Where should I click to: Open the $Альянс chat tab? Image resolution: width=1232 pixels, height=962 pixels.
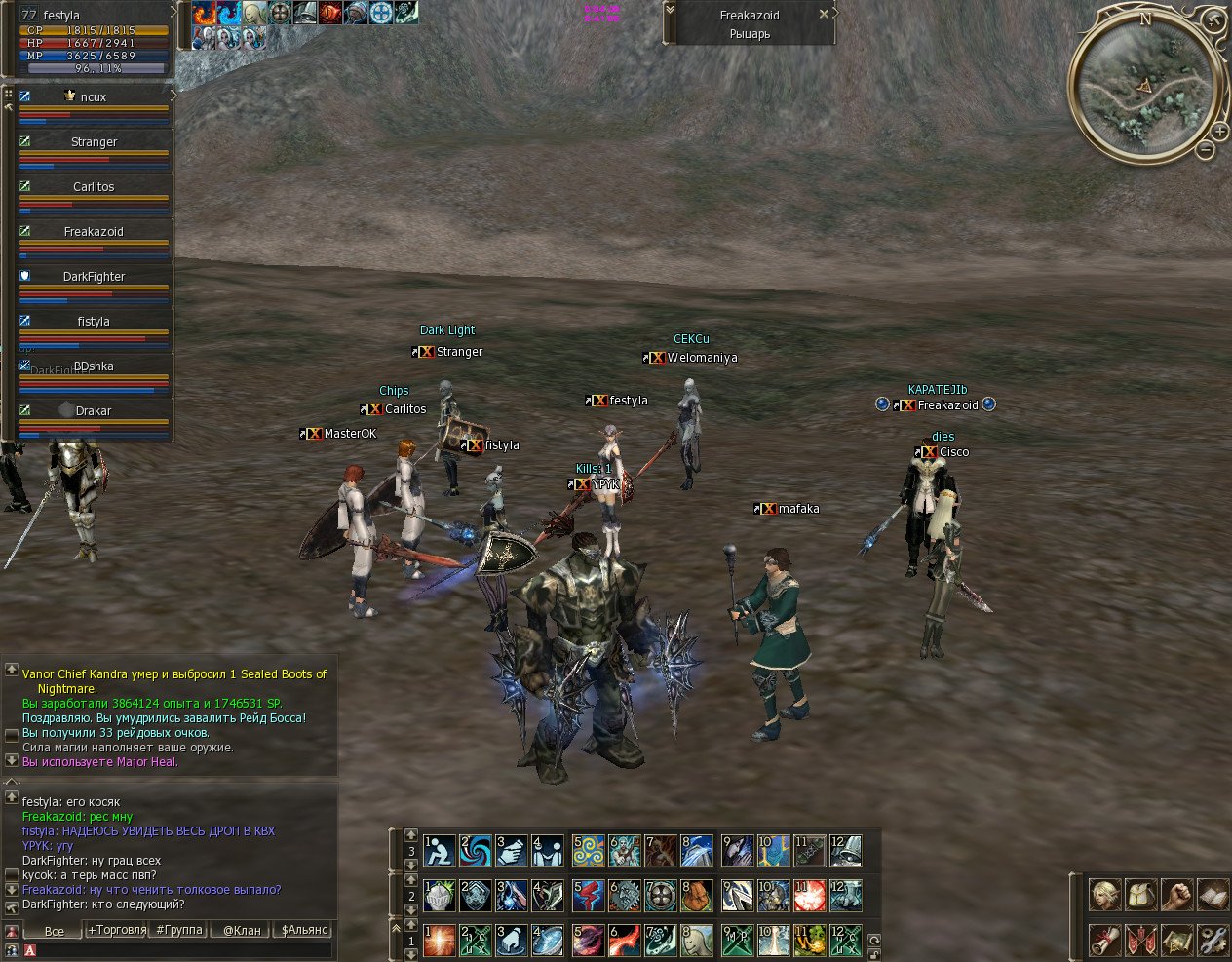coord(304,930)
